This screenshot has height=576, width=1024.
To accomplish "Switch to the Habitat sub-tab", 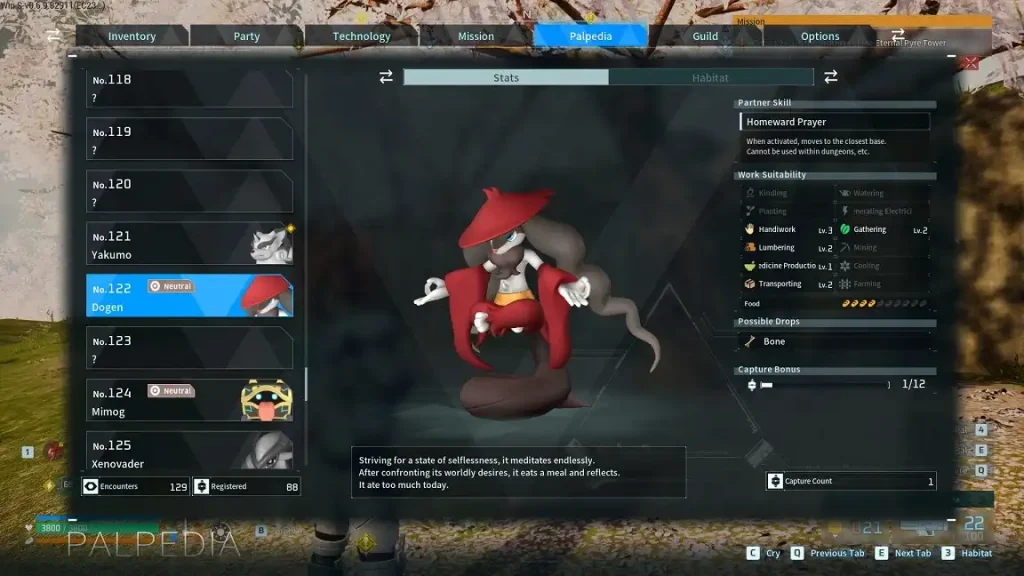I will click(x=710, y=77).
